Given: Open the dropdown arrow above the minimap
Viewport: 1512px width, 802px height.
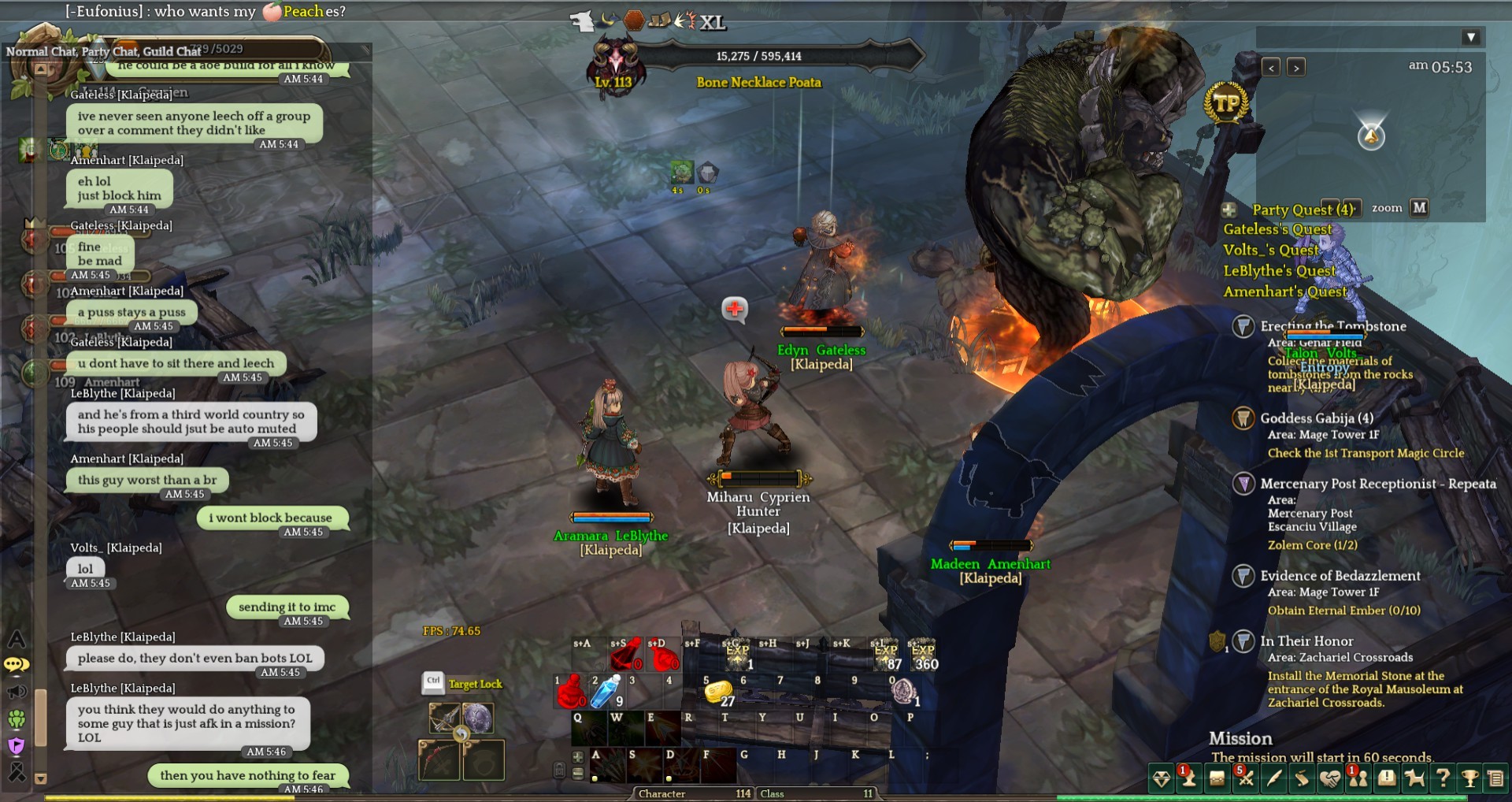Looking at the screenshot, I should point(1470,37).
